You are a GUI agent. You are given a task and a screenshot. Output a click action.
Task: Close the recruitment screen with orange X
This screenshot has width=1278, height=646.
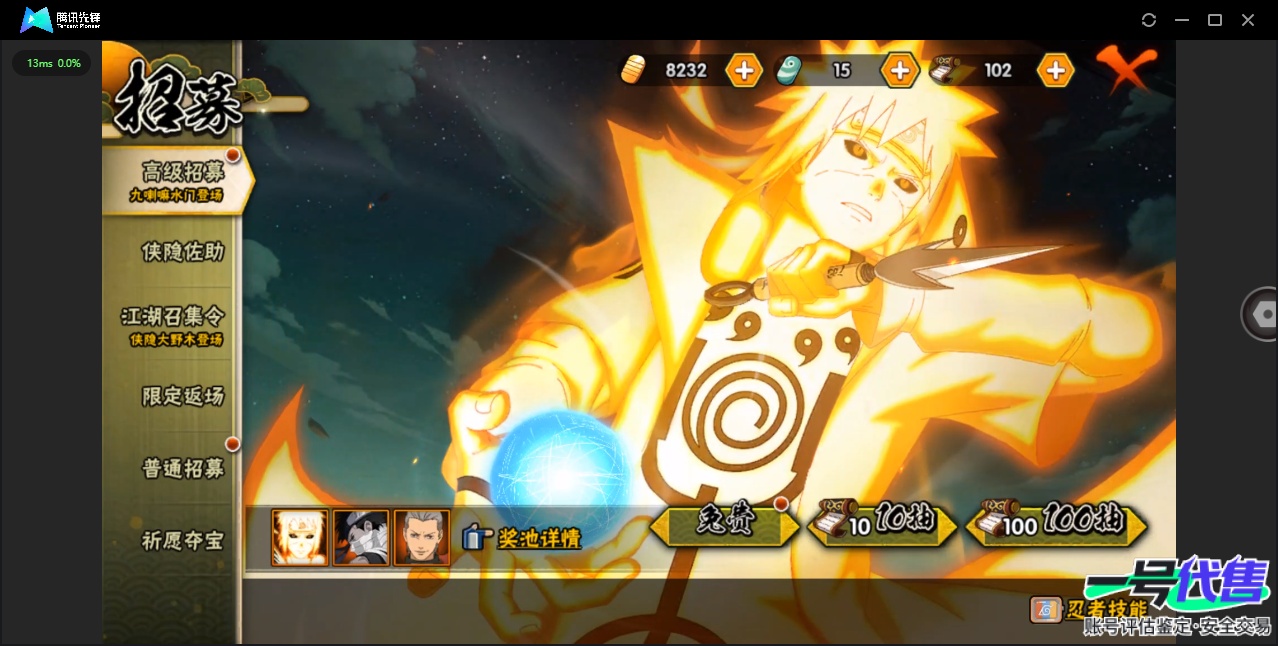(x=1125, y=68)
